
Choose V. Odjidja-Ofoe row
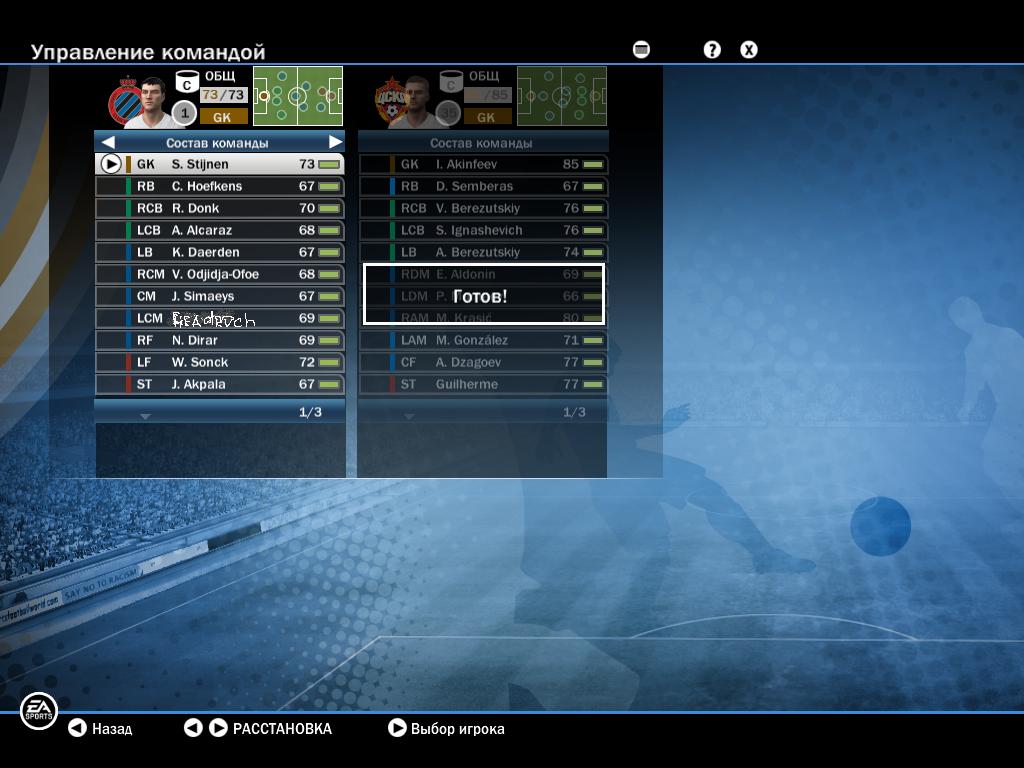[x=220, y=274]
